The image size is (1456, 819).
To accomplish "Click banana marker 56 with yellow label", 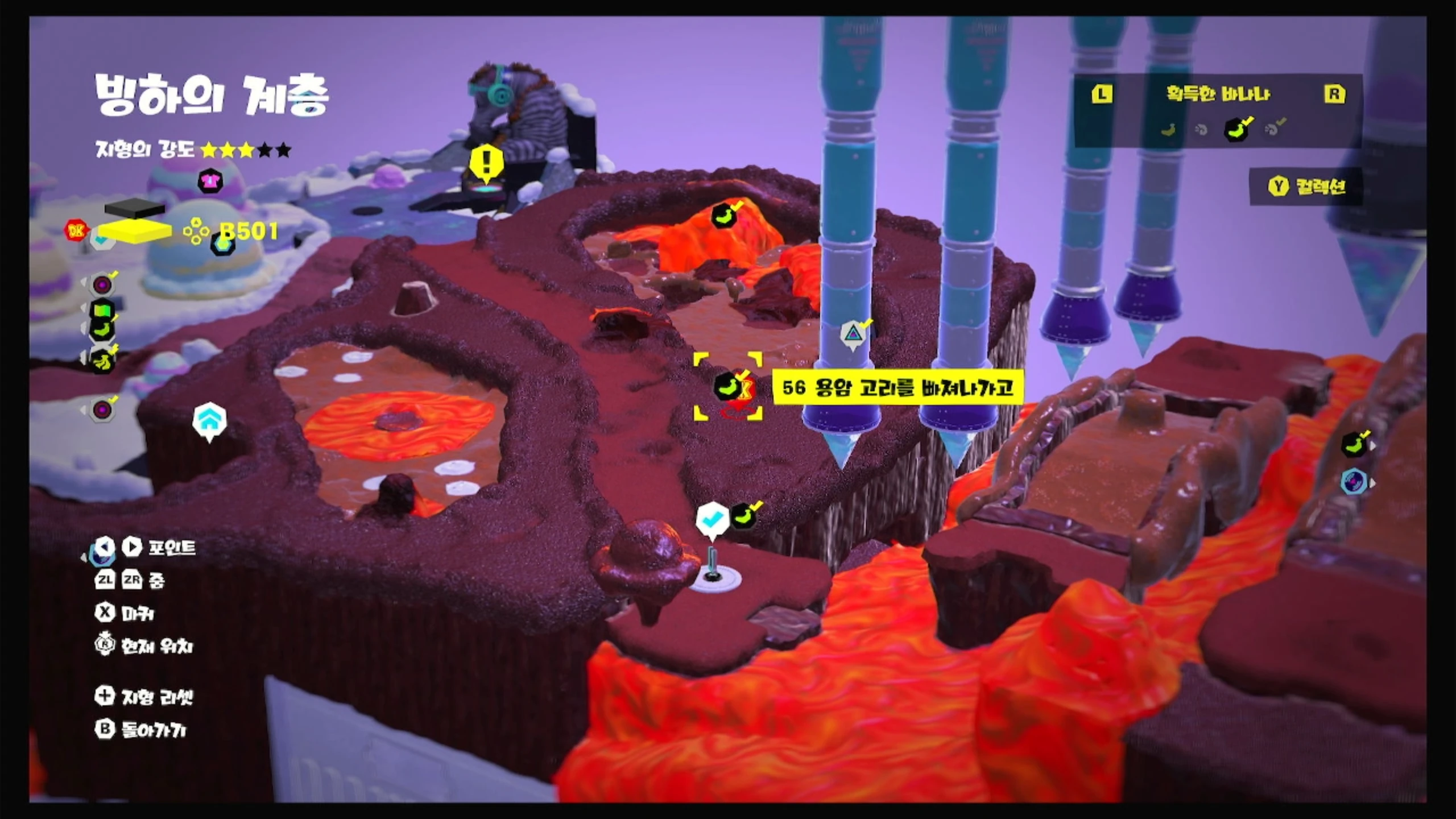I will pos(727,386).
